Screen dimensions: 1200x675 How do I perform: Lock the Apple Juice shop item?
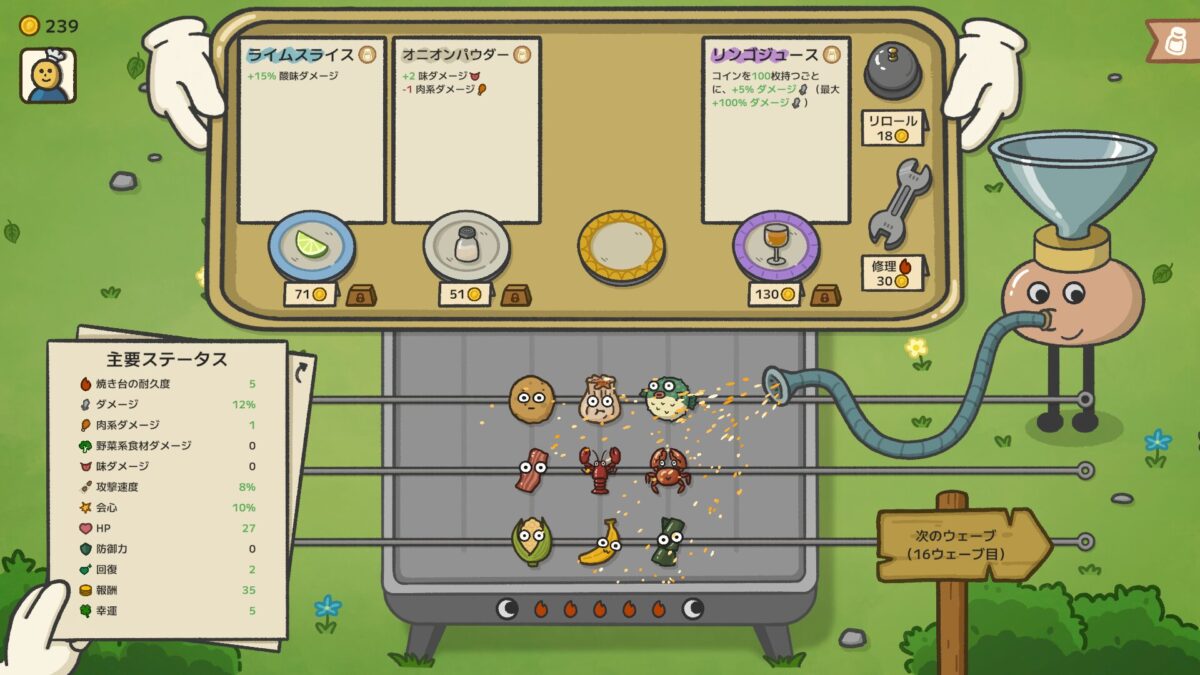tap(825, 295)
